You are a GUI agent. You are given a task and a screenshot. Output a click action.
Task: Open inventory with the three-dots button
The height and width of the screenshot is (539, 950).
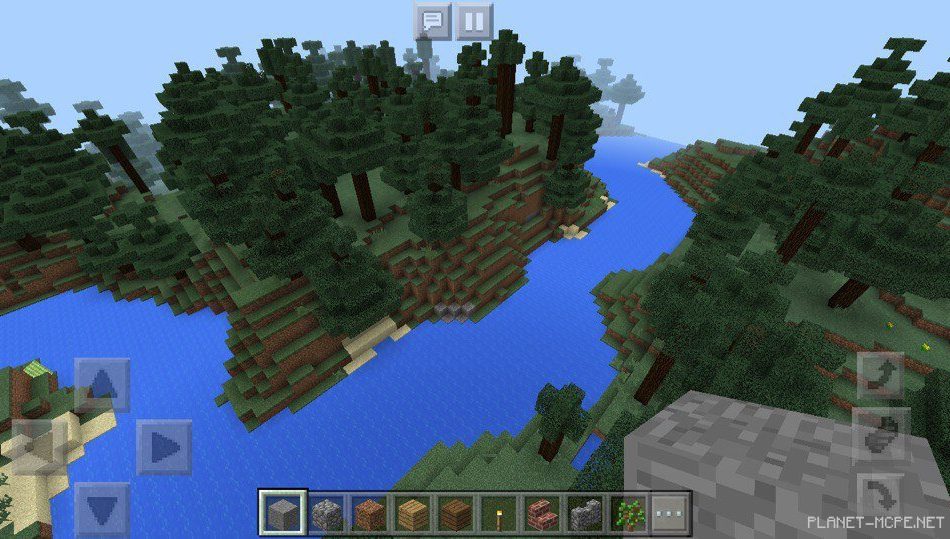(x=671, y=514)
